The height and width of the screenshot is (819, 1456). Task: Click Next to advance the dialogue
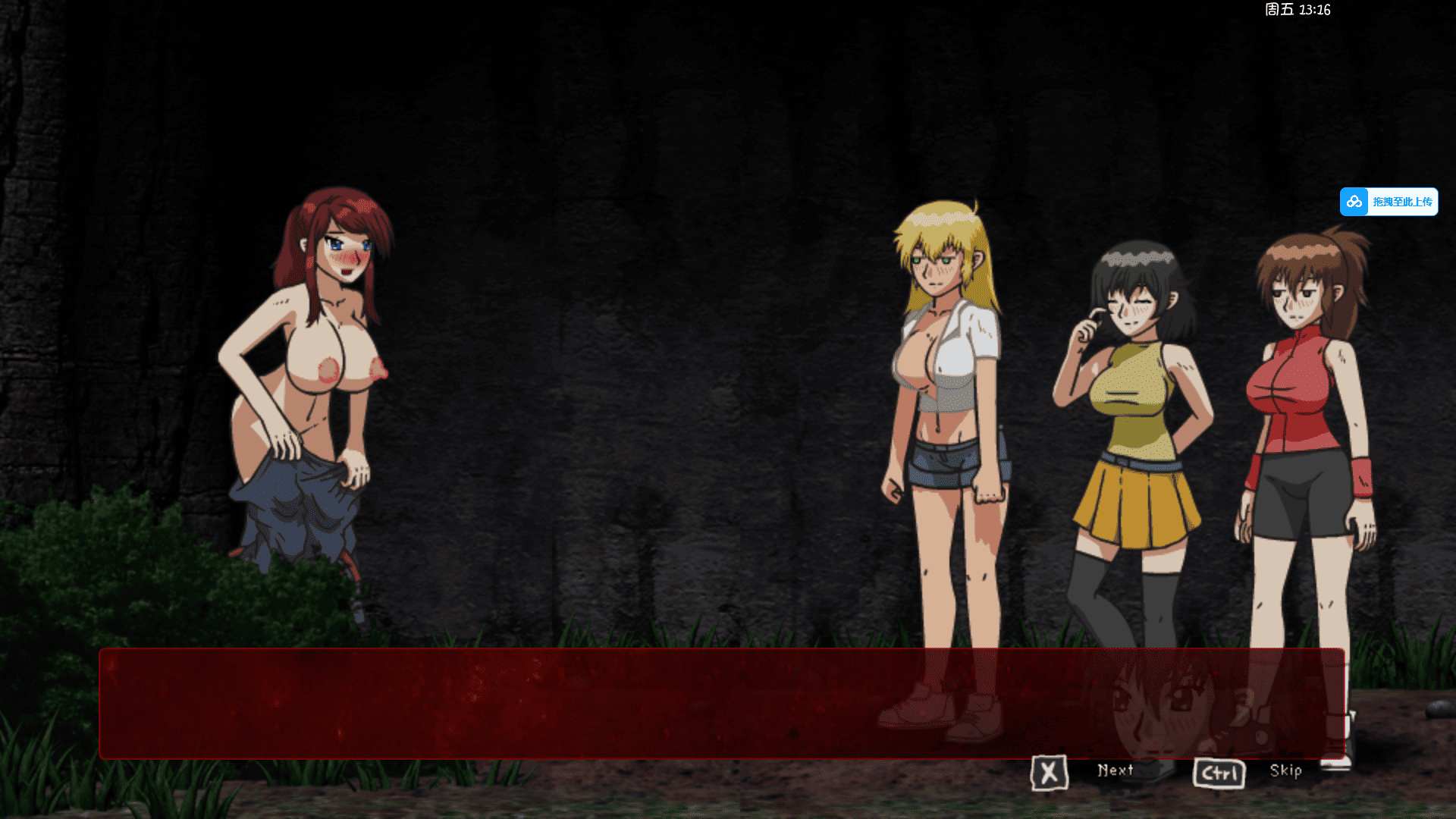tap(1114, 770)
